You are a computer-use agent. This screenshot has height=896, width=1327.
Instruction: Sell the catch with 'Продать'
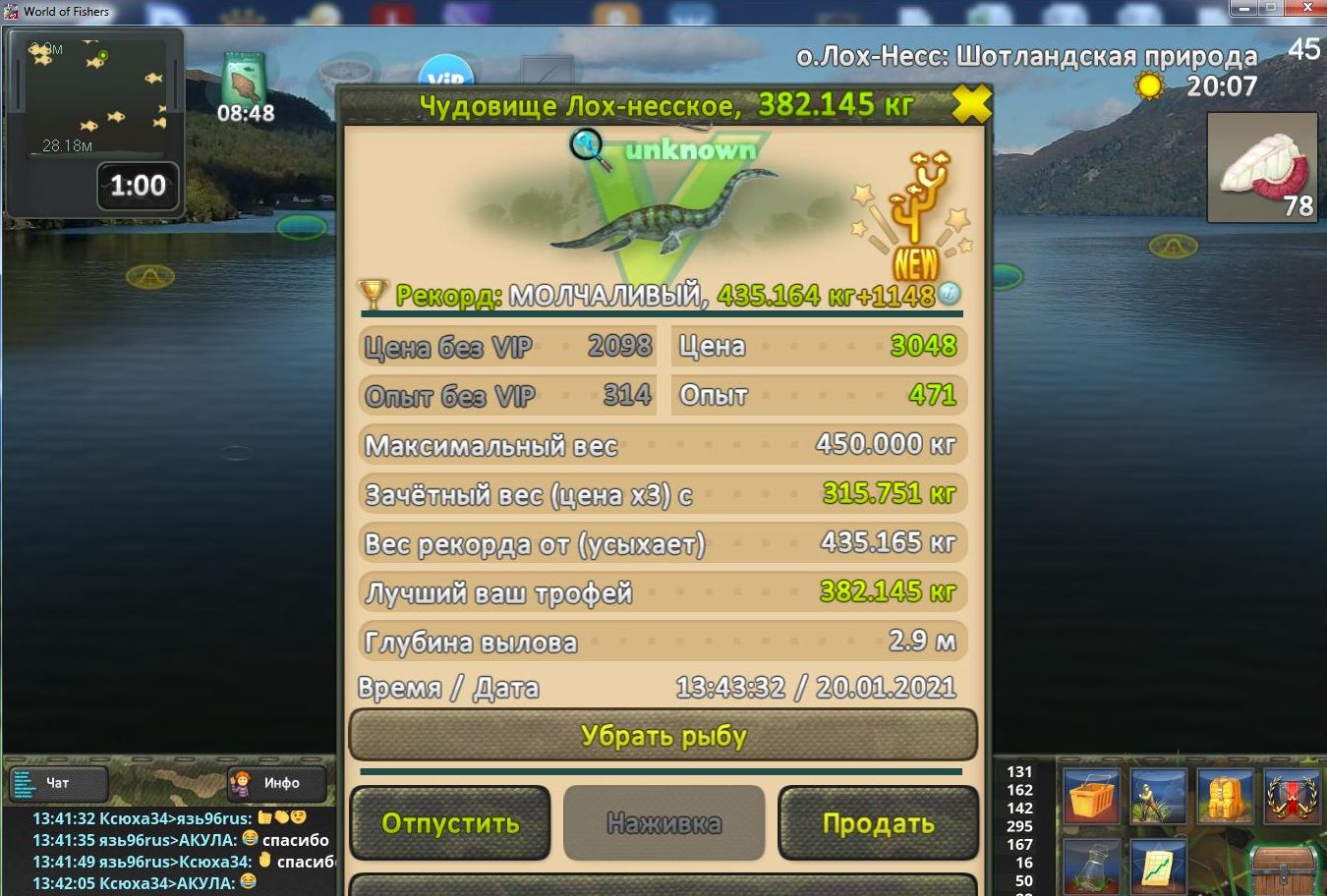pos(878,823)
